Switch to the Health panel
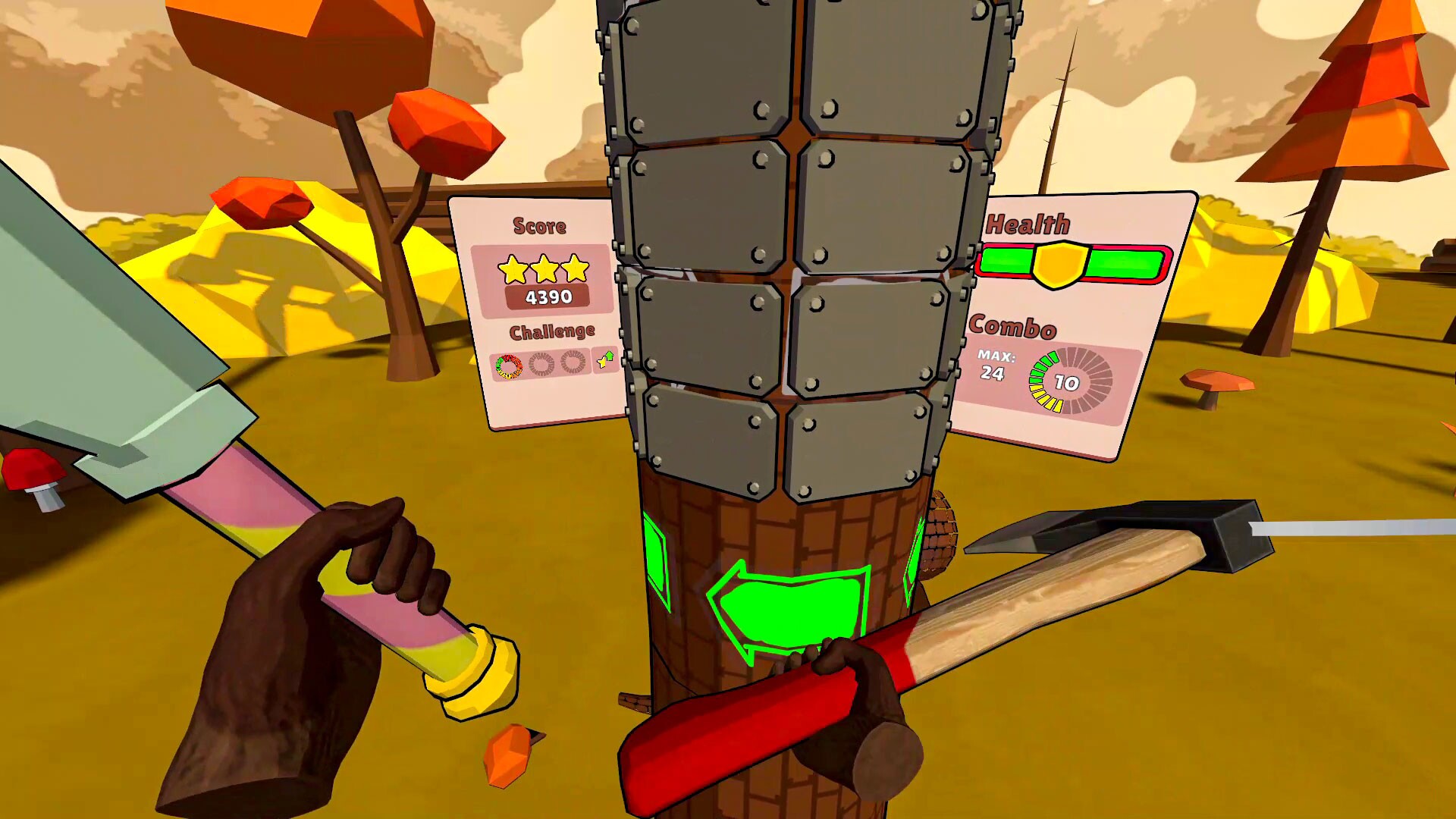 (1028, 222)
